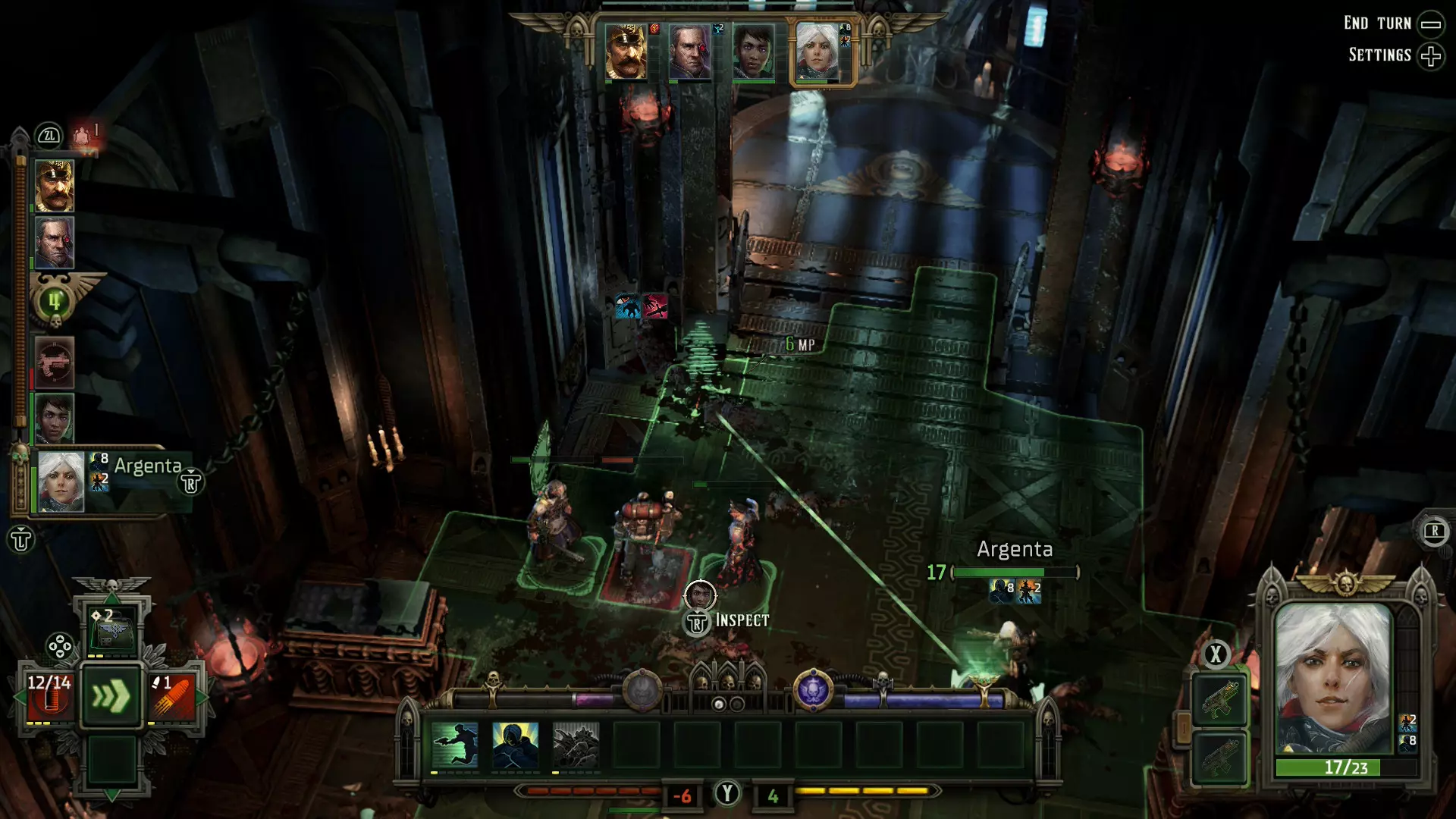
Task: Select the scarred man in top turn order
Action: click(x=689, y=52)
